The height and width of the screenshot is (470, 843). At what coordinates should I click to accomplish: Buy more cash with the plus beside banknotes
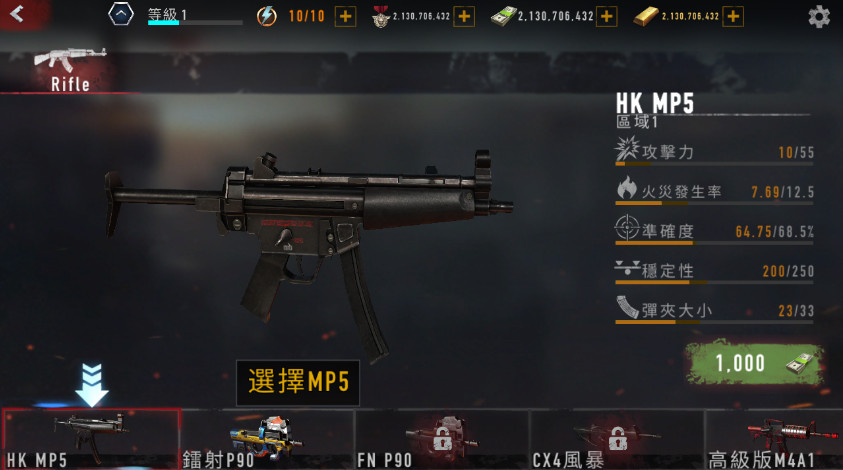tap(607, 17)
